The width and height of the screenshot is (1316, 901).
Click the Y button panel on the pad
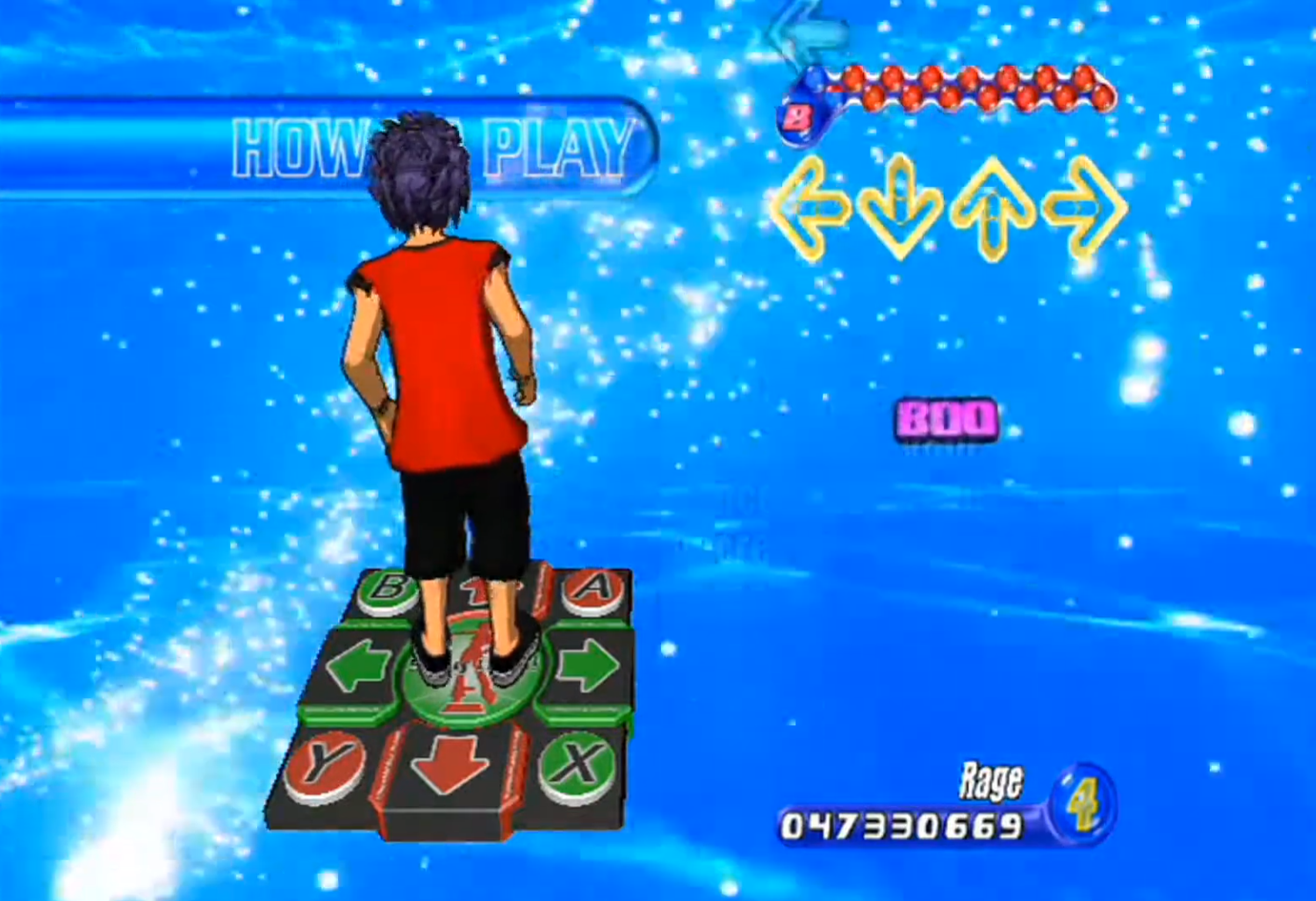[322, 760]
